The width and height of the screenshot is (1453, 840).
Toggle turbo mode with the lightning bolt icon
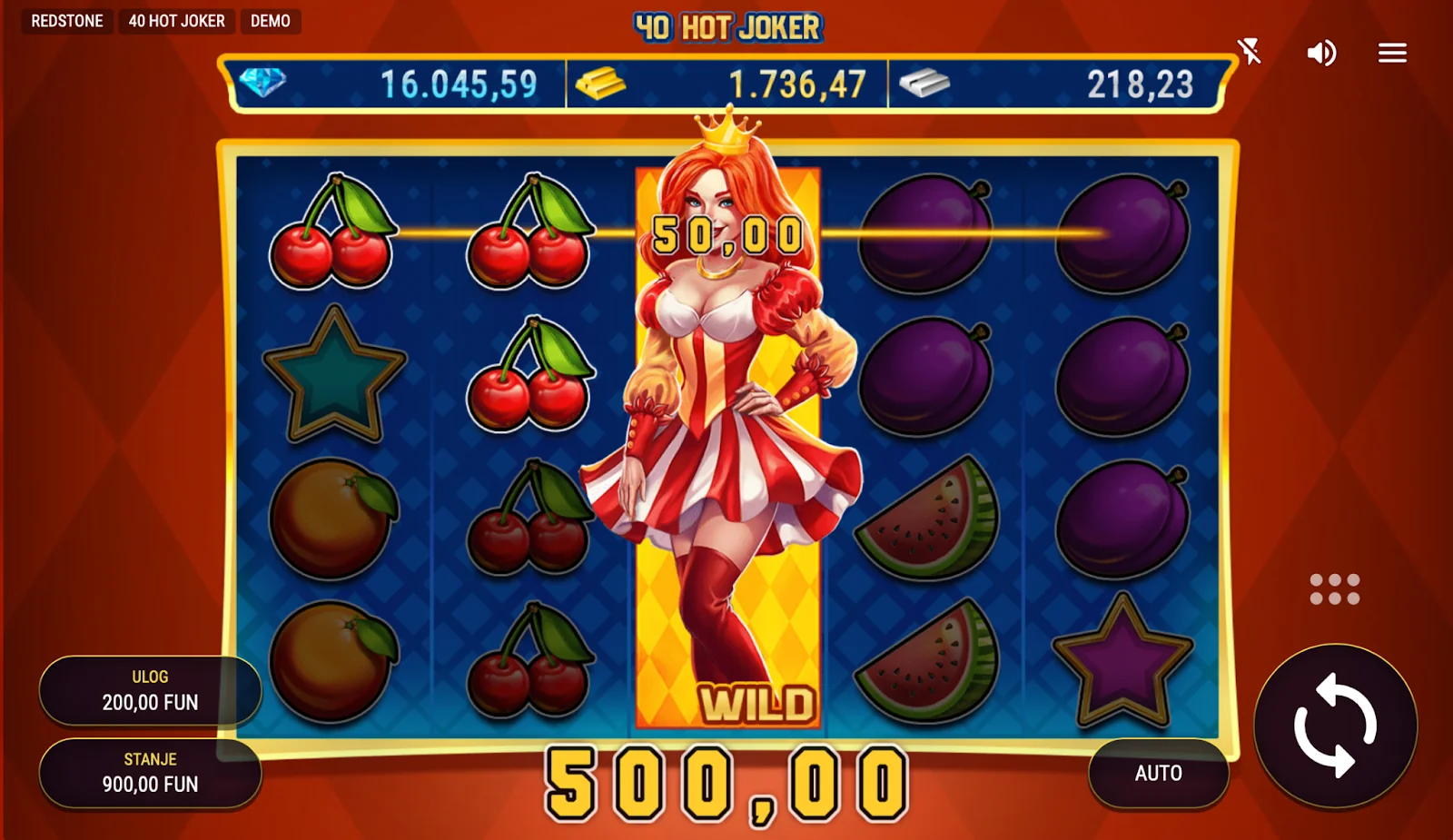1250,52
